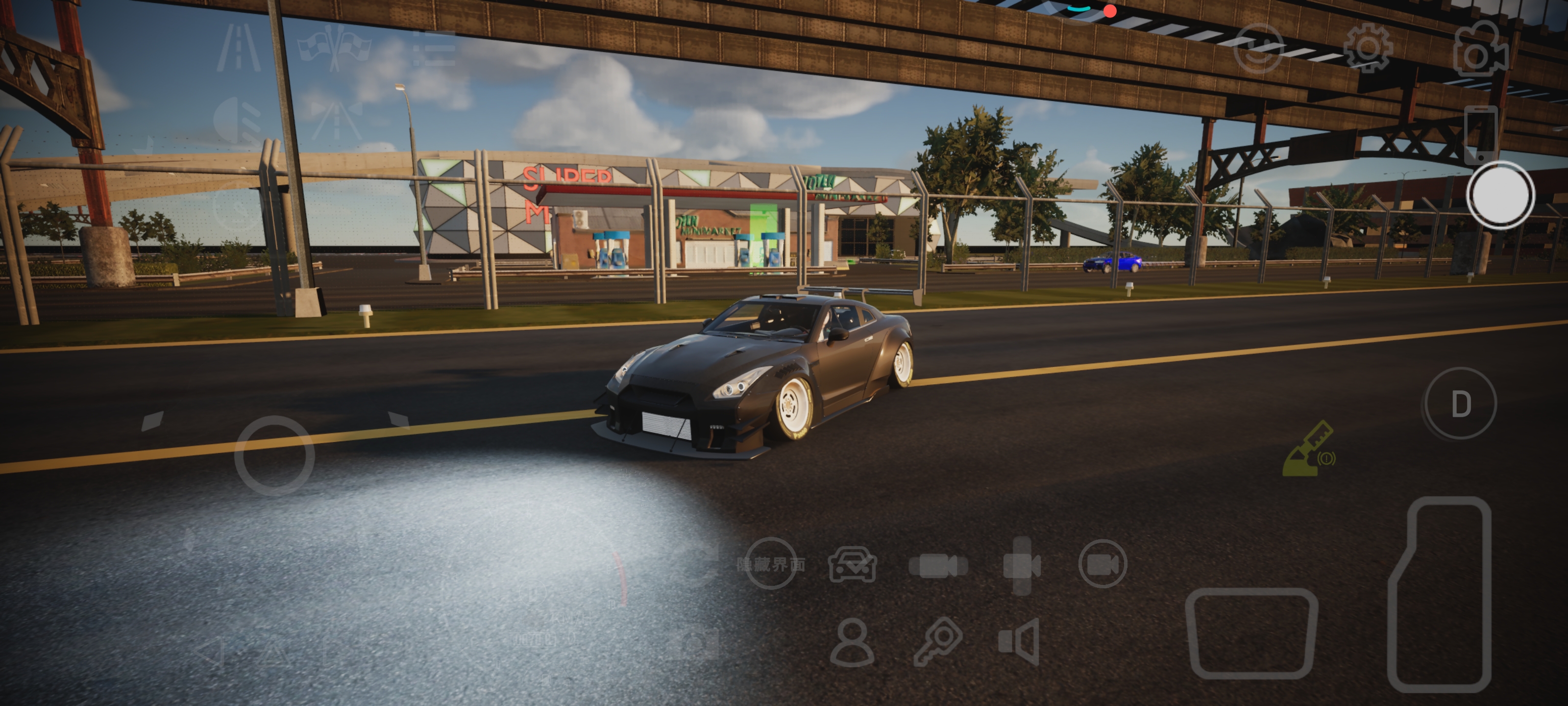Toggle the circled video camera icon
Screen dimensions: 1568x706
[x=1102, y=564]
